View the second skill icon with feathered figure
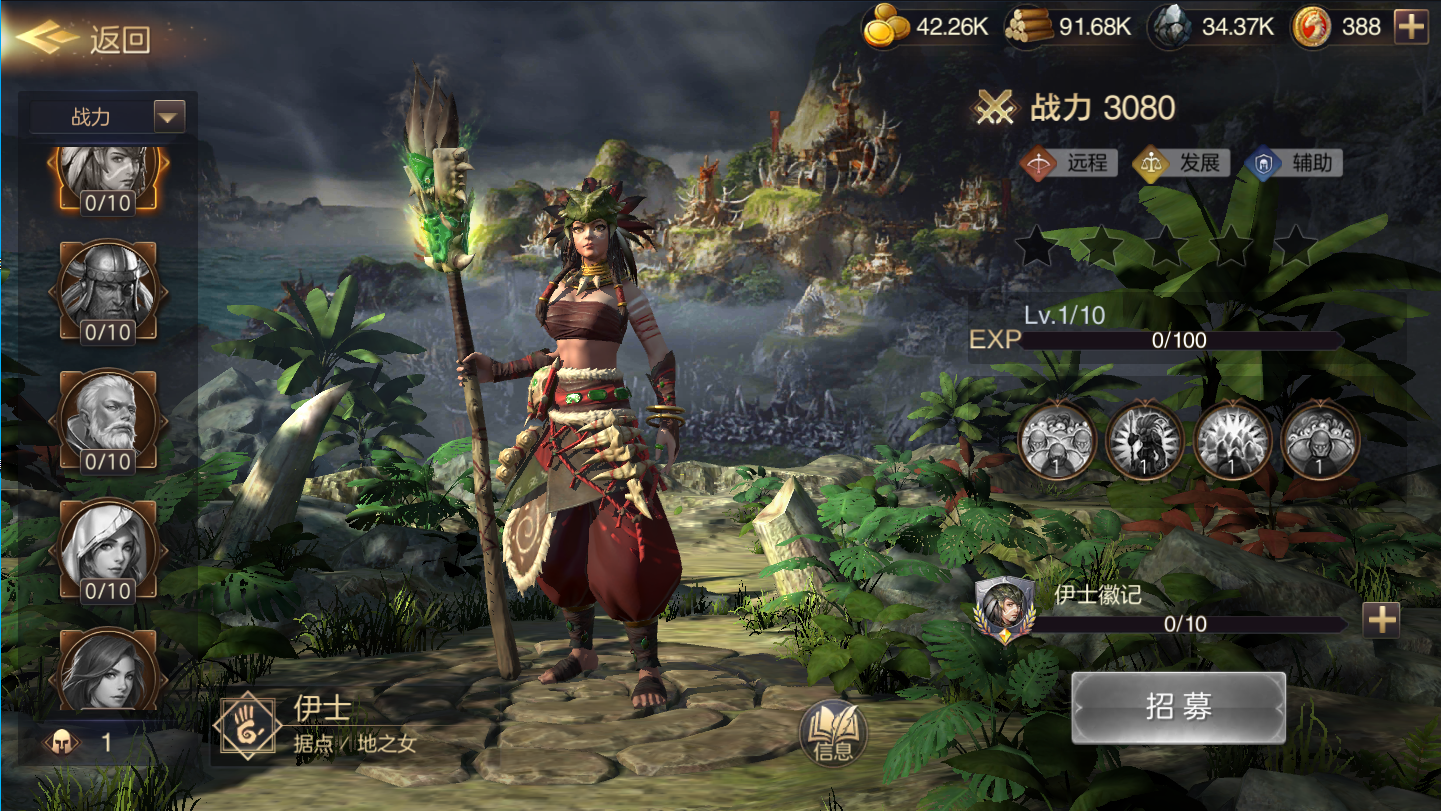This screenshot has width=1441, height=811. tap(1145, 440)
